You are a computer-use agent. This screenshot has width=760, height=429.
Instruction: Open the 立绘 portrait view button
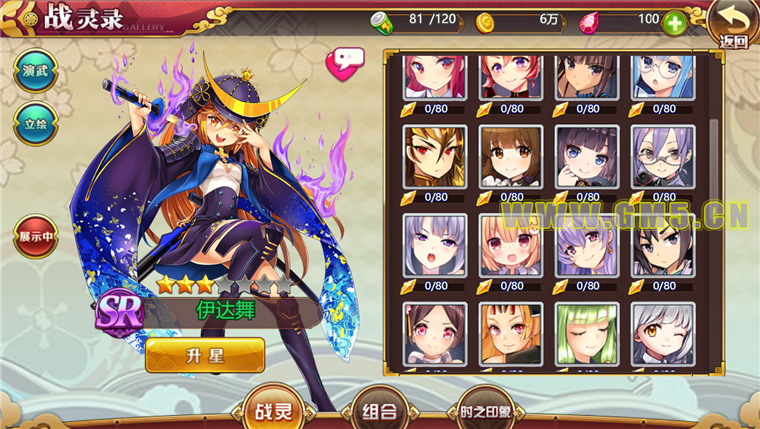point(33,124)
